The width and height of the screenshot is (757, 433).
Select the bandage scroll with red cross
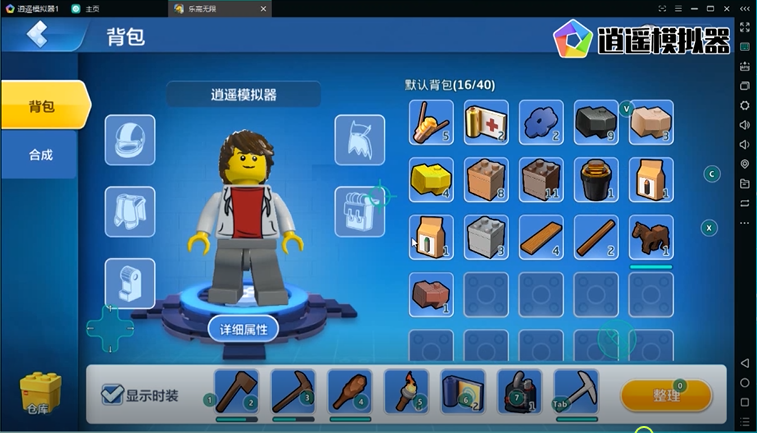point(486,122)
